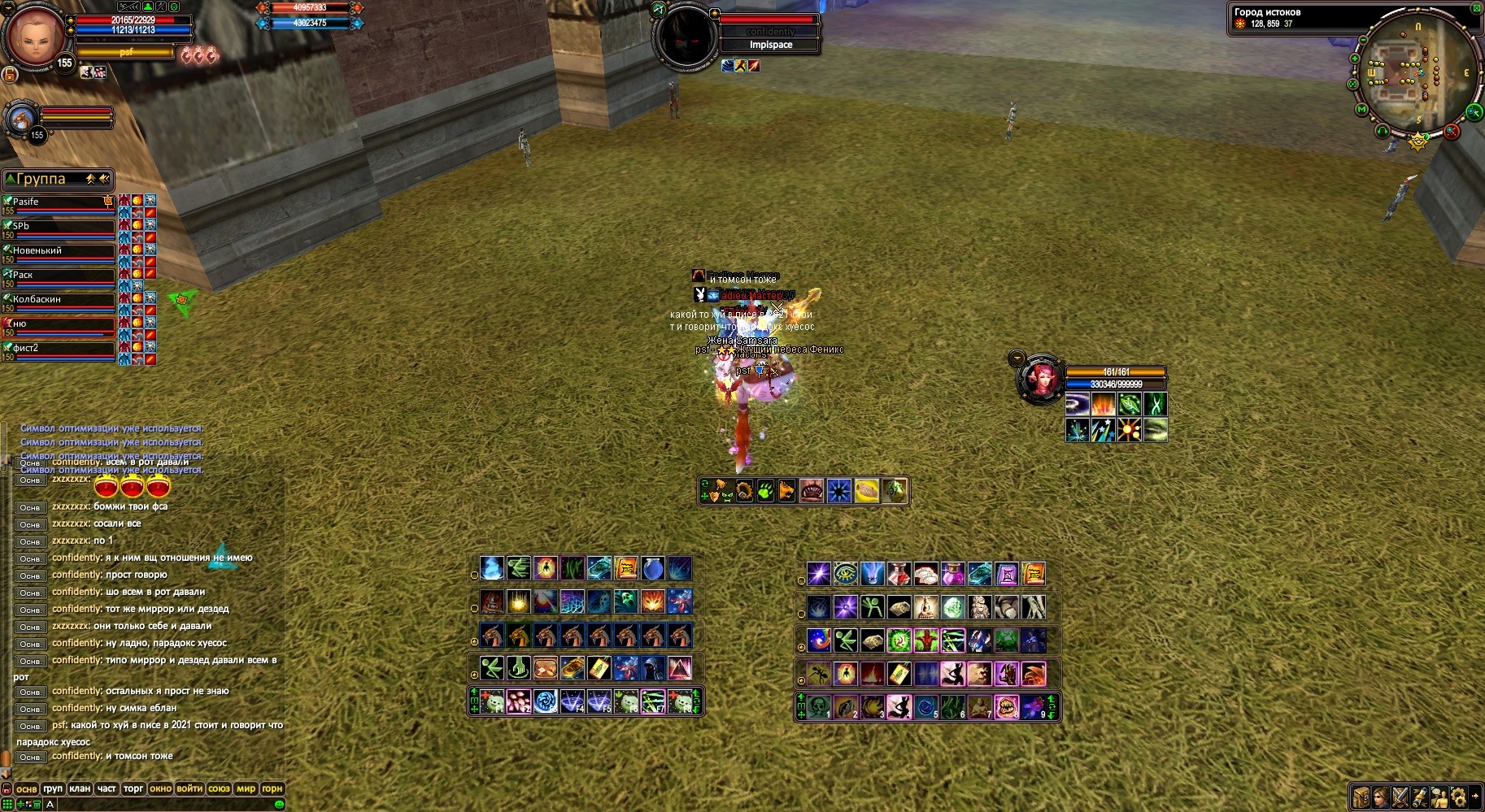
Task: Use the orange scroll item on the left hotbar
Action: tap(626, 568)
